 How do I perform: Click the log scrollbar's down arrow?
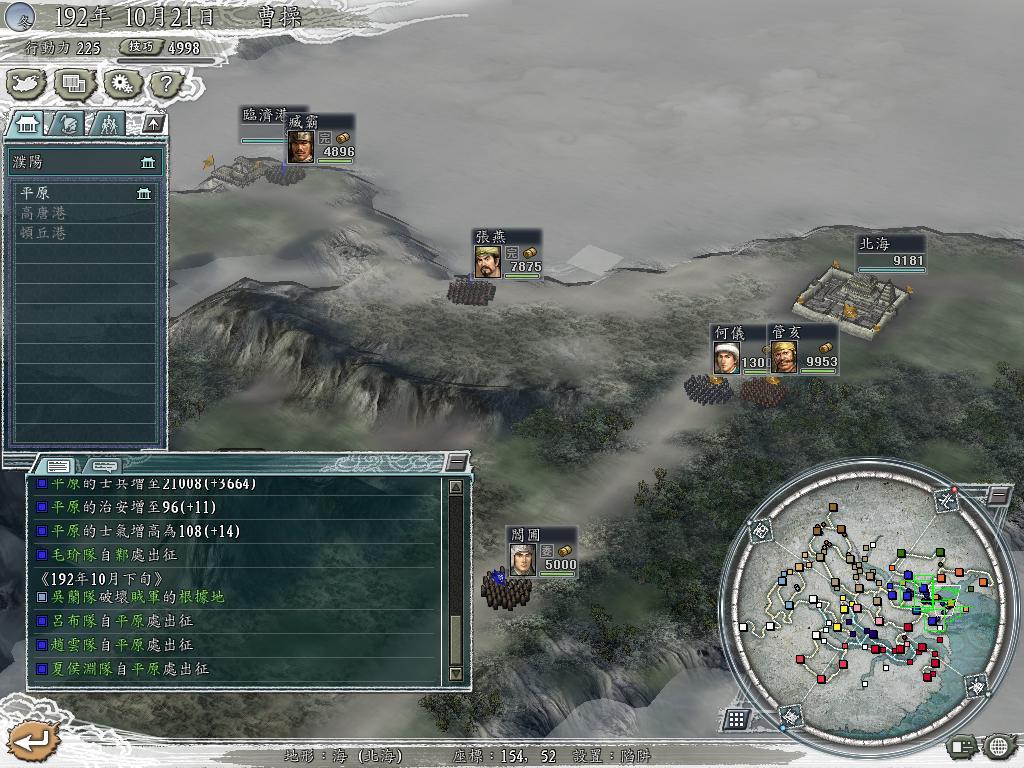(x=456, y=674)
